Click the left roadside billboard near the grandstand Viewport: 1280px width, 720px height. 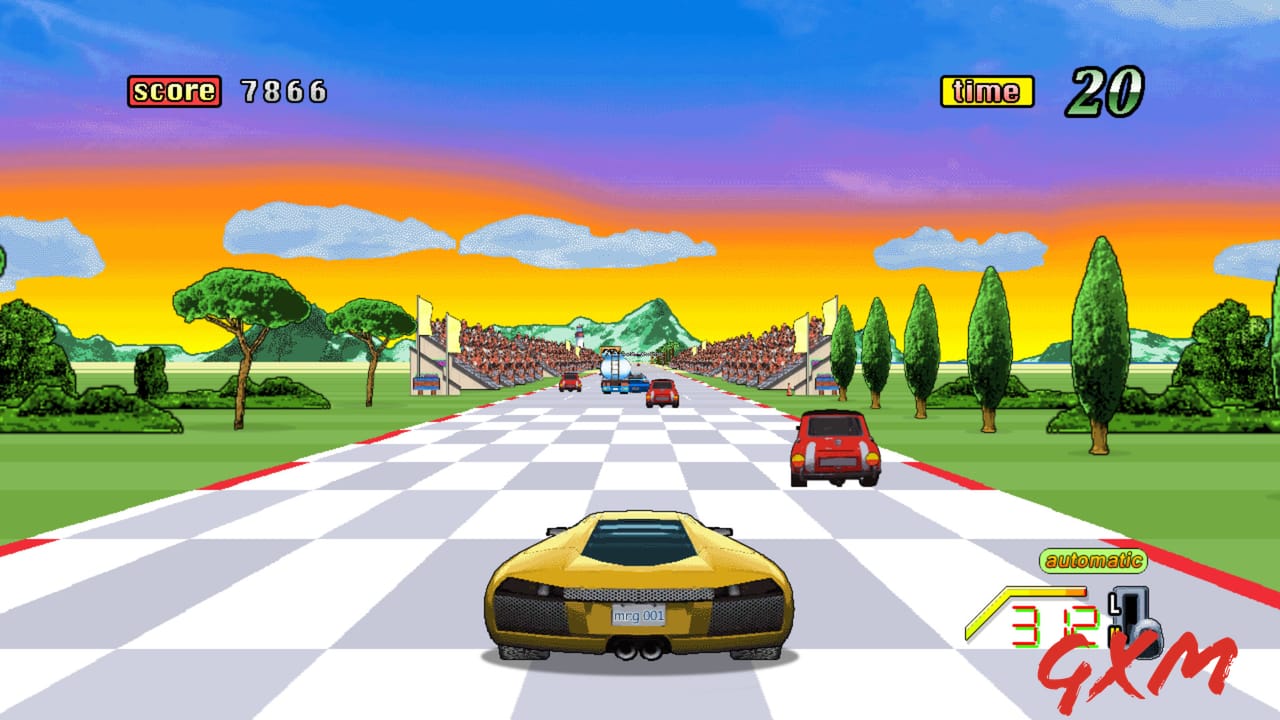pos(427,383)
